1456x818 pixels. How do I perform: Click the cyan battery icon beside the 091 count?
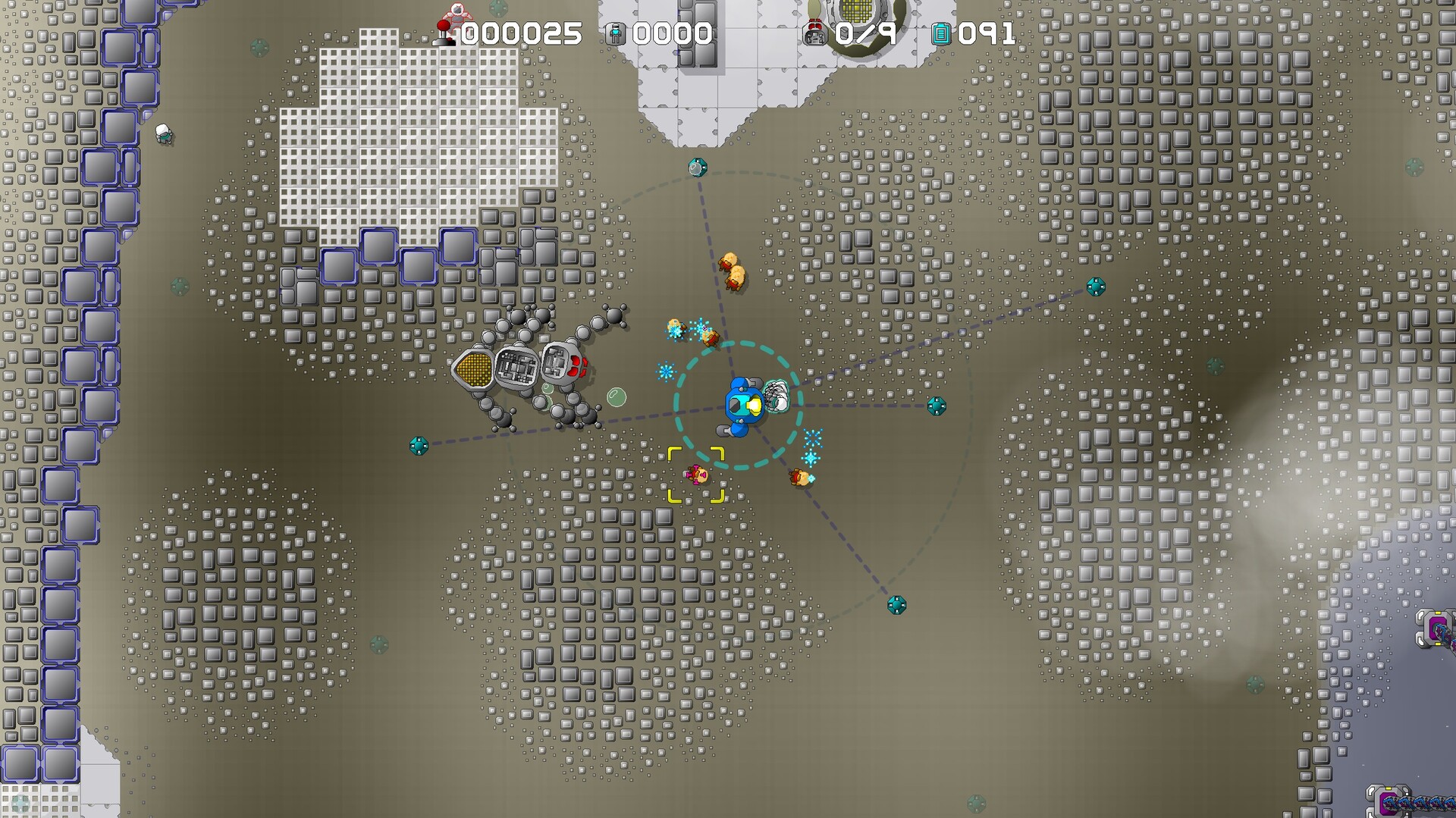[x=941, y=33]
